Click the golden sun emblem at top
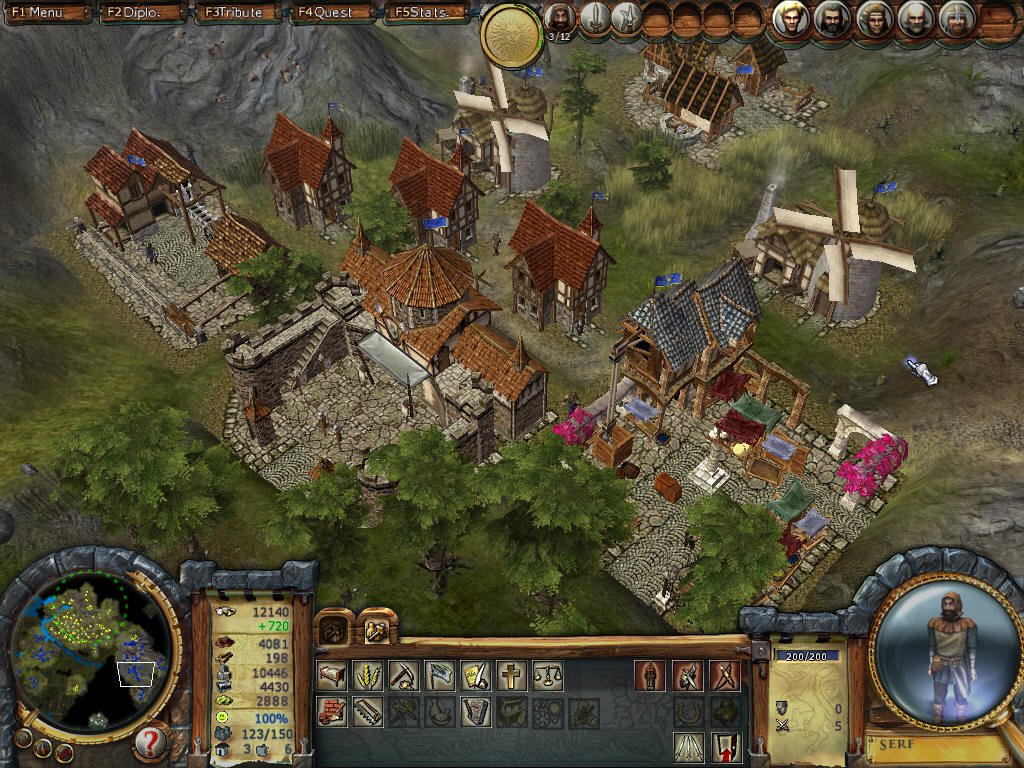This screenshot has width=1024, height=768. [511, 35]
